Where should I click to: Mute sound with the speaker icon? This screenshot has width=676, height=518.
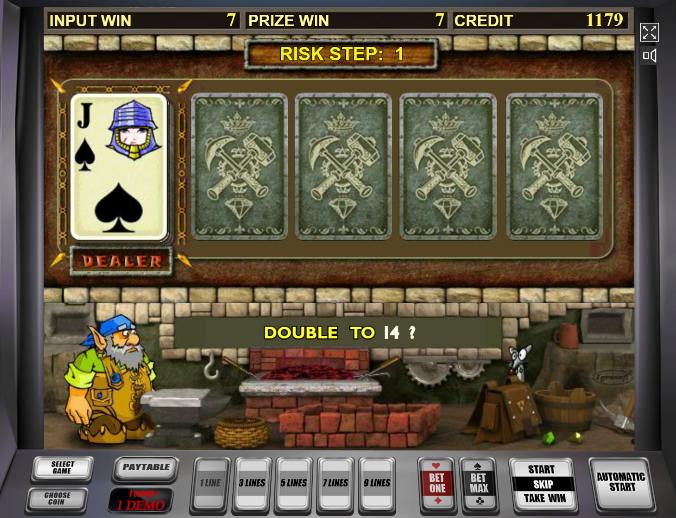pyautogui.click(x=649, y=56)
